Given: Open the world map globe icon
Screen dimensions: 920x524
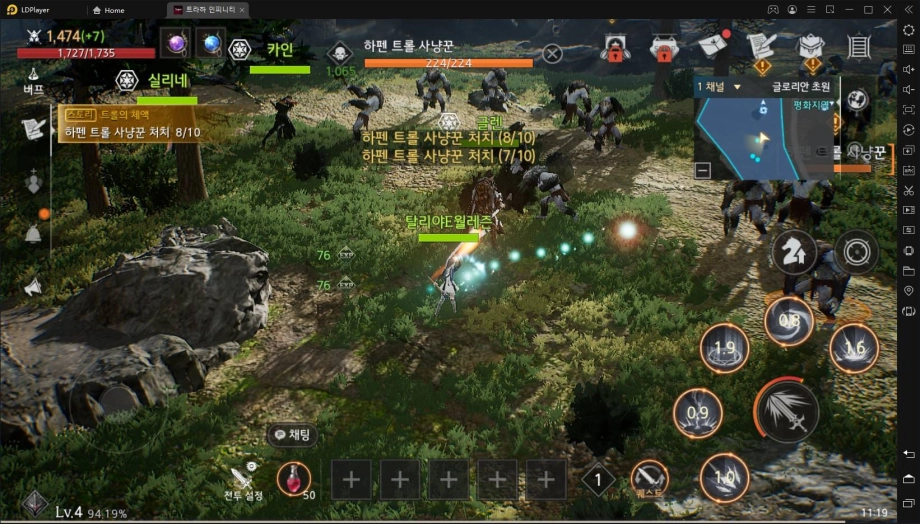Looking at the screenshot, I should tap(856, 99).
